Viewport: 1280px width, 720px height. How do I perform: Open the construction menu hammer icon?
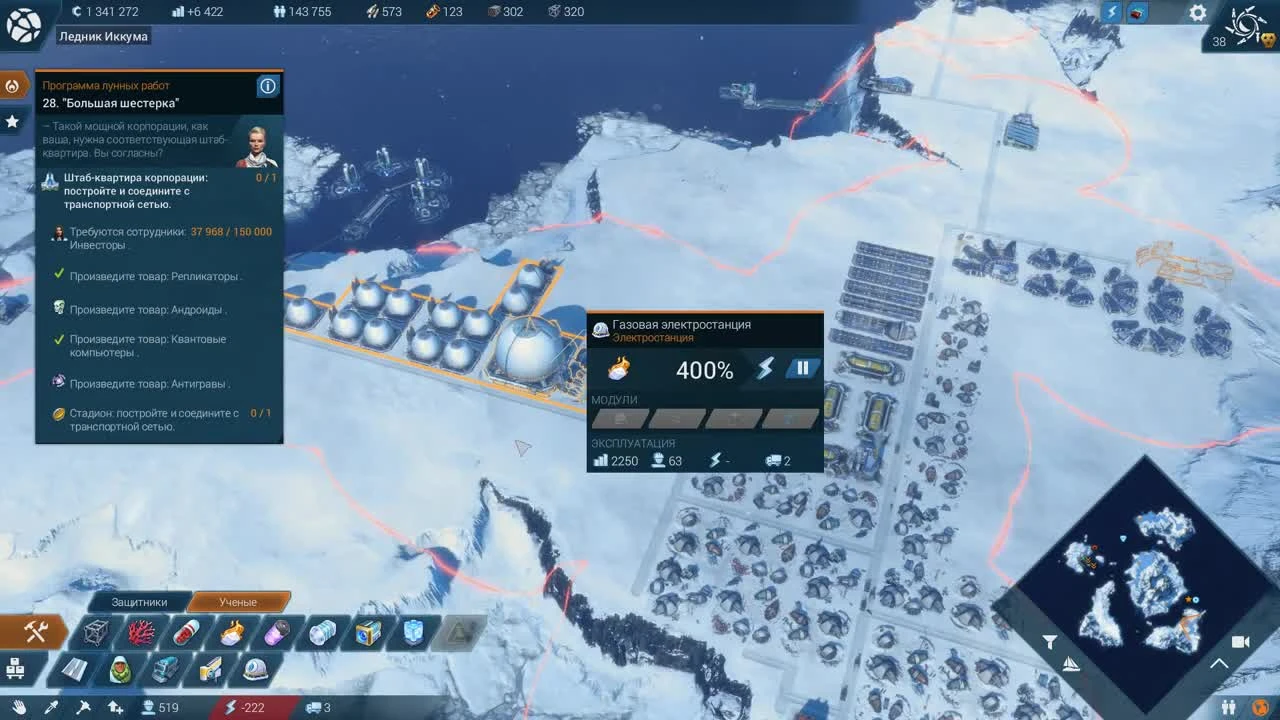(37, 632)
